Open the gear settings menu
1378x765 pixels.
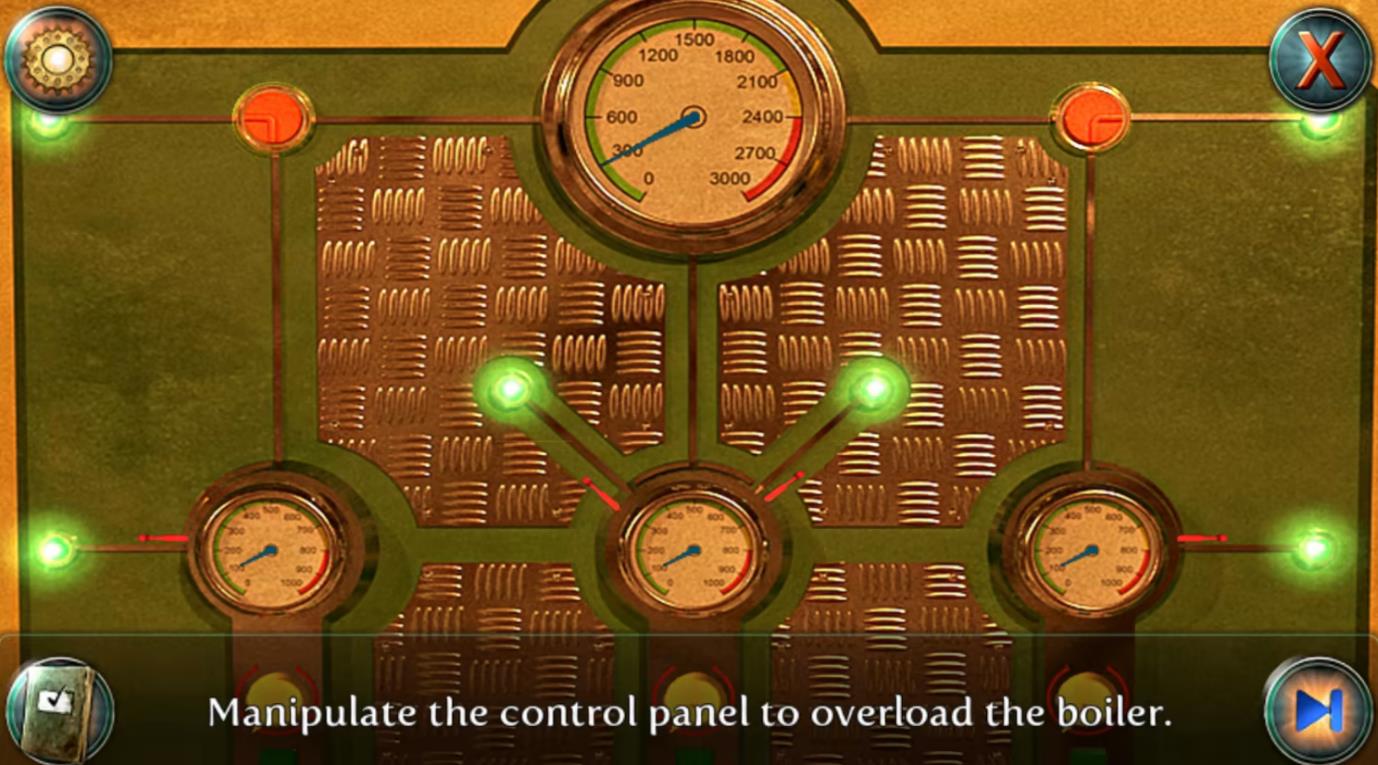tap(57, 59)
